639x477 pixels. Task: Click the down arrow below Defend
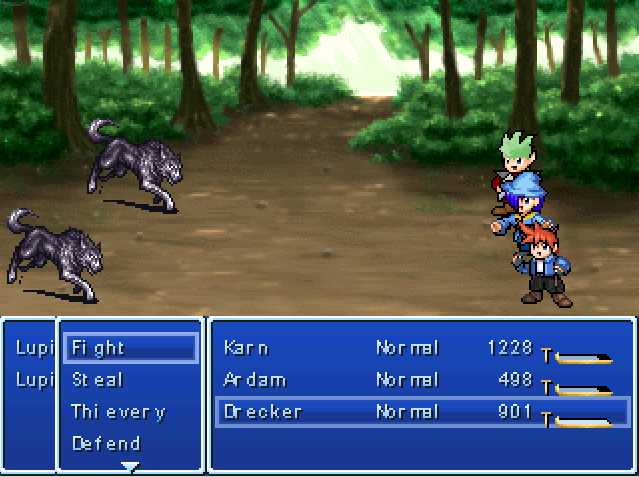coord(130,466)
